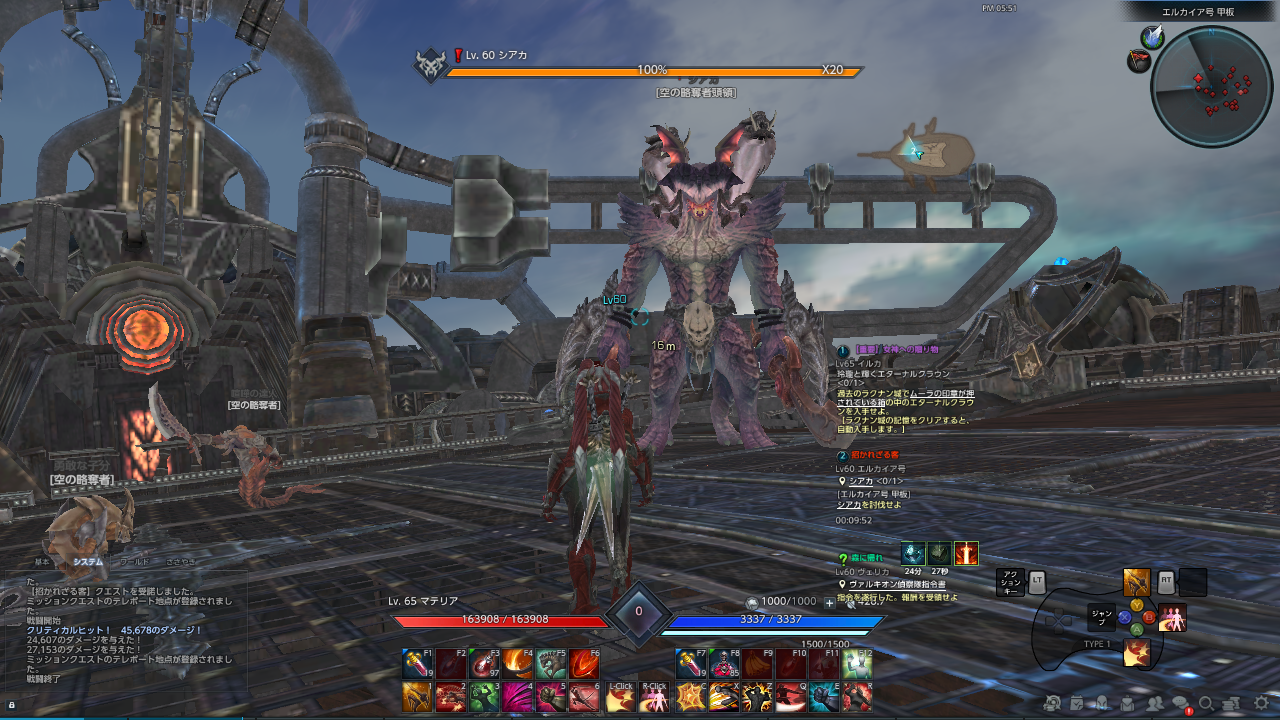Toggle the アクションキー button panel

click(x=1012, y=584)
